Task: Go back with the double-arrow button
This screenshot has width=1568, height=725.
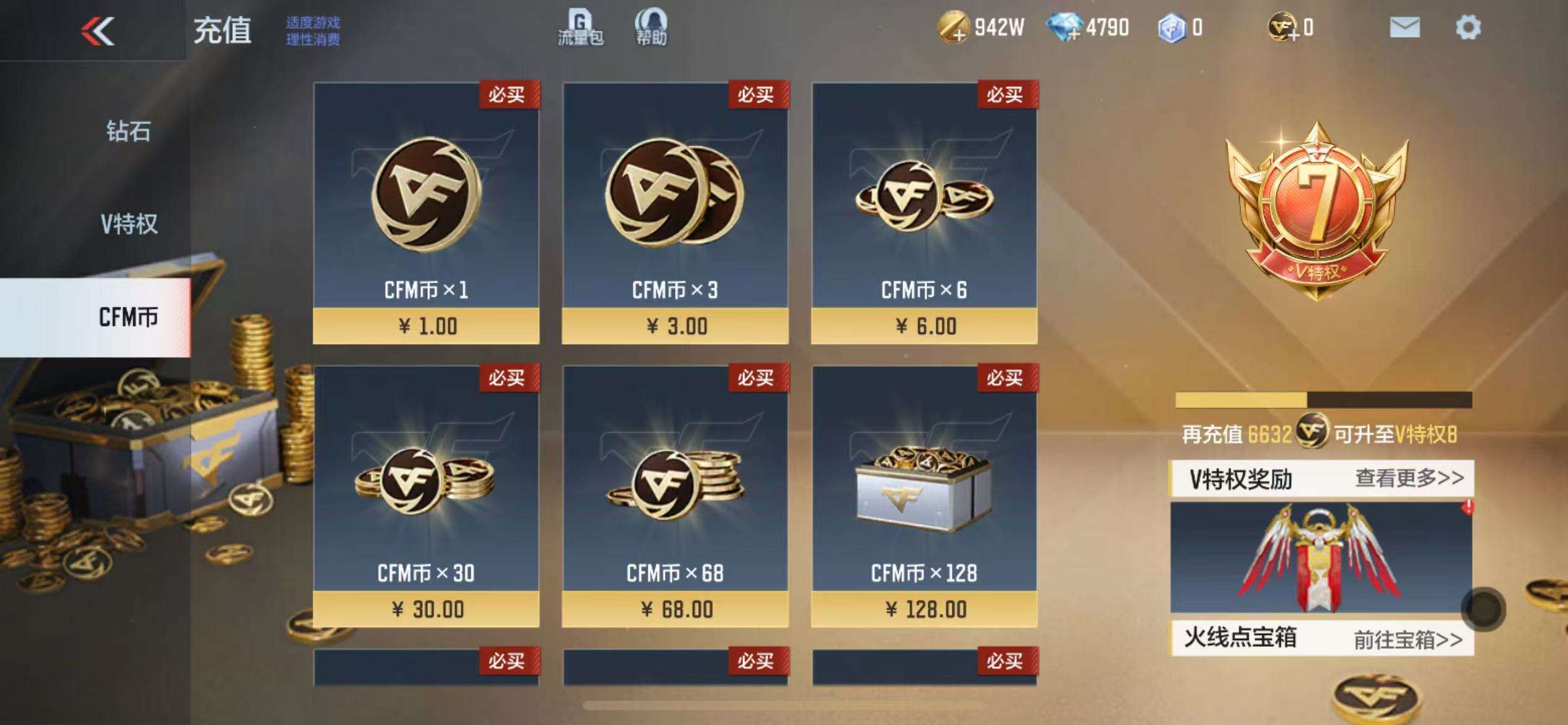Action: [x=98, y=31]
